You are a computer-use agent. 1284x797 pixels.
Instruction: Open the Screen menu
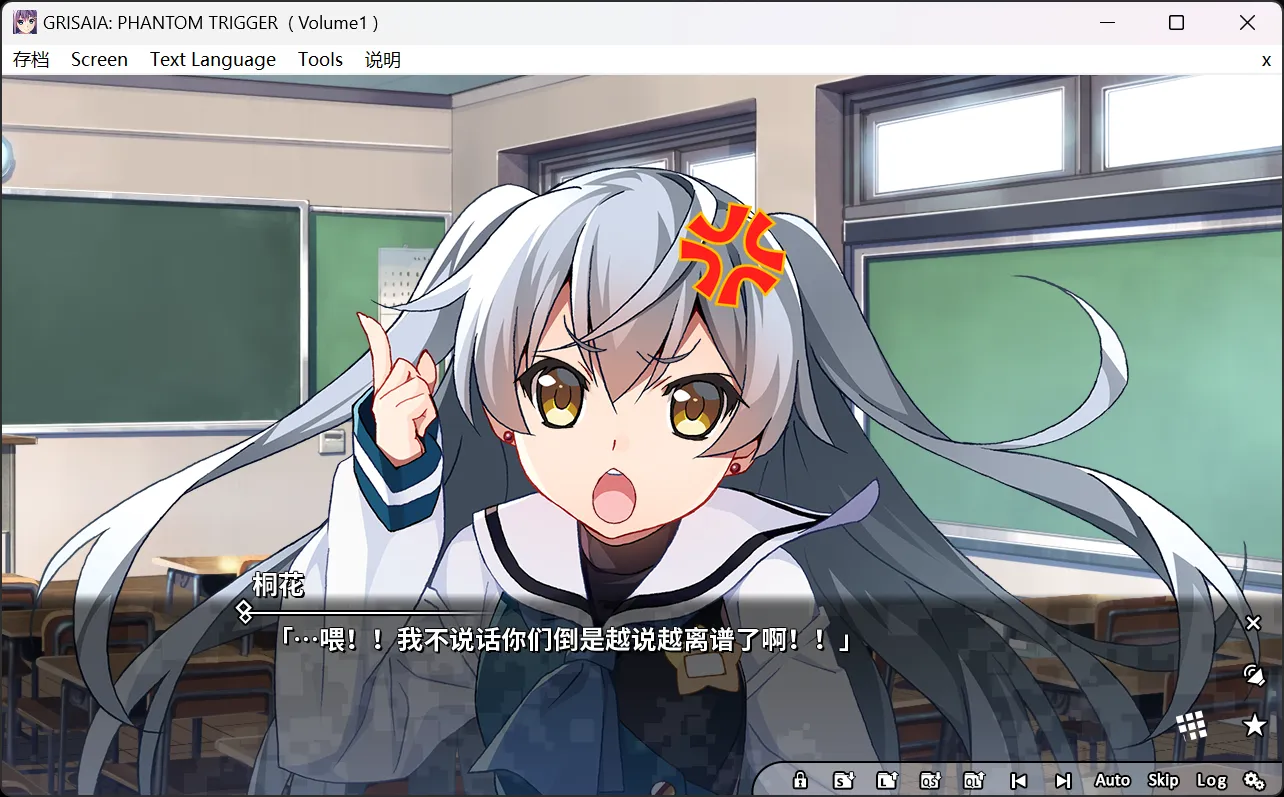(x=99, y=59)
